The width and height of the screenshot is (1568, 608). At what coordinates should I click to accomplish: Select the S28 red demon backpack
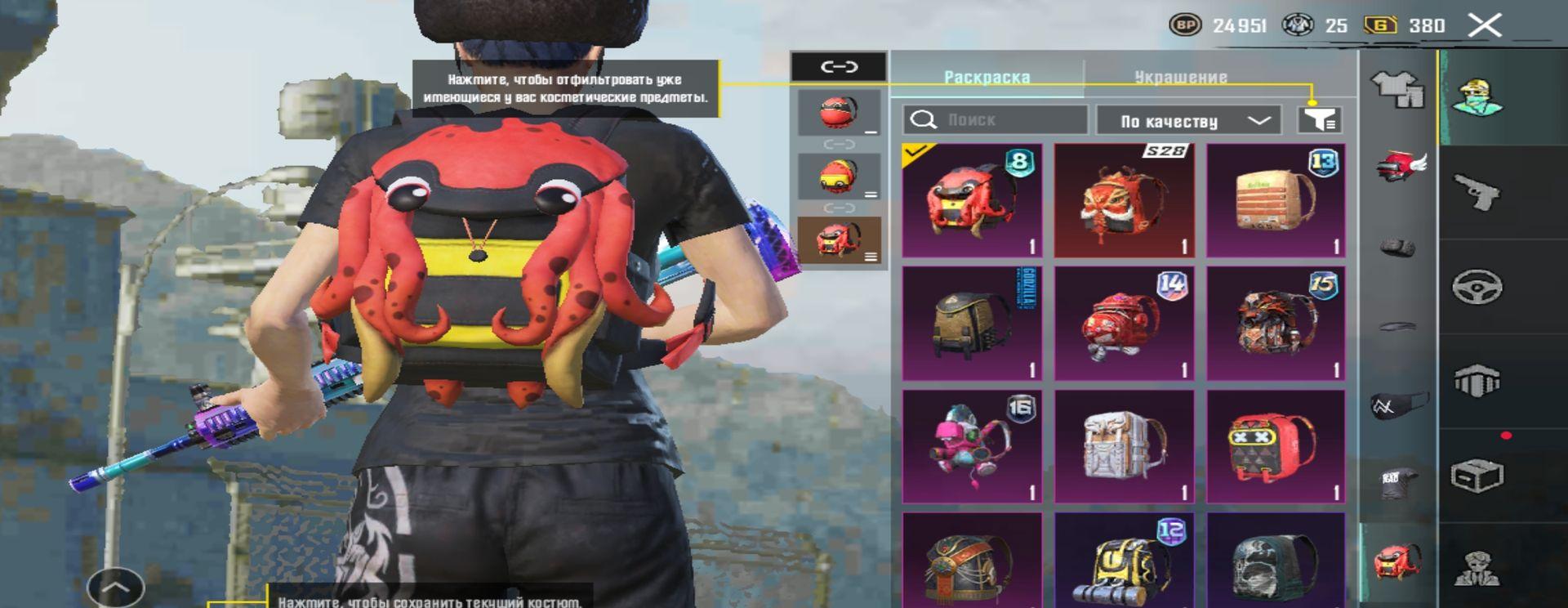(x=1124, y=201)
